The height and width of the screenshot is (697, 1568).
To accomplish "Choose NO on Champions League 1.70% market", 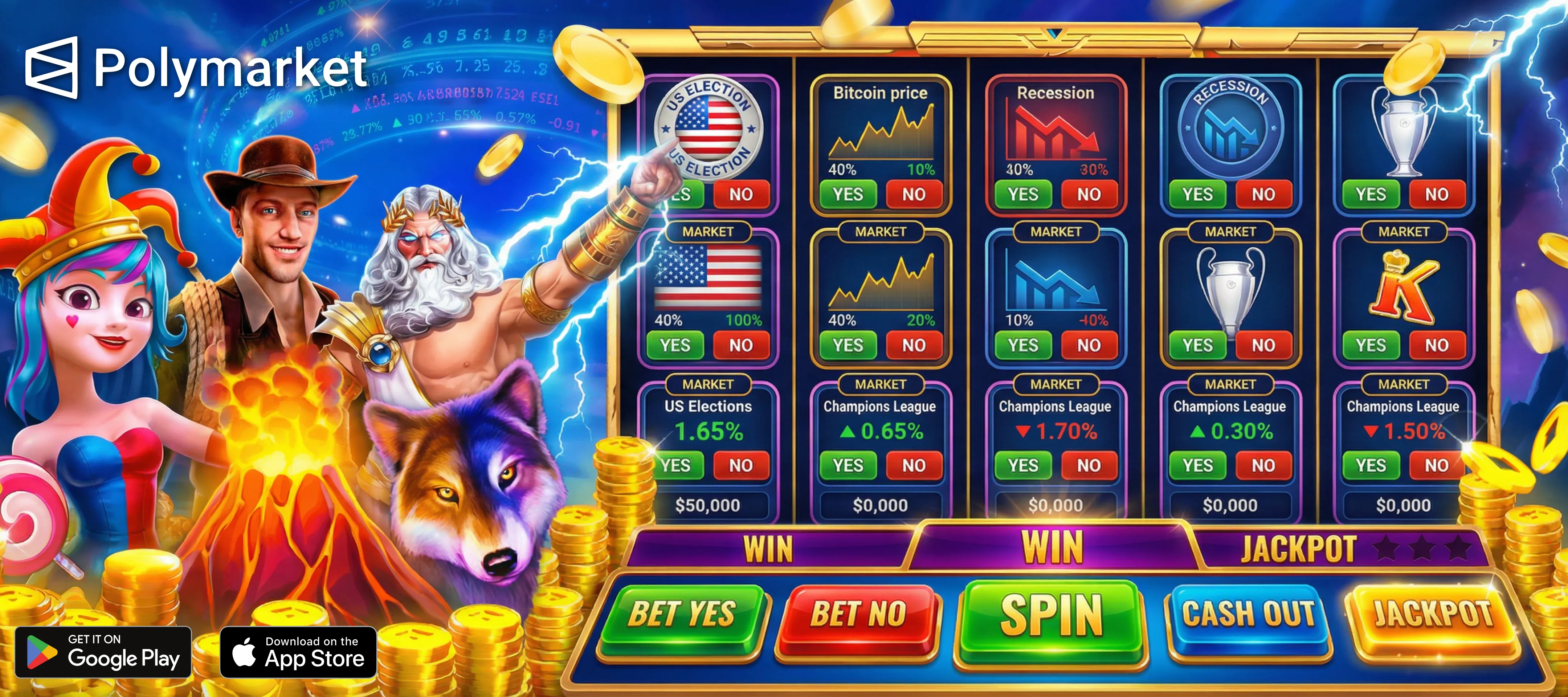I will point(1089,466).
